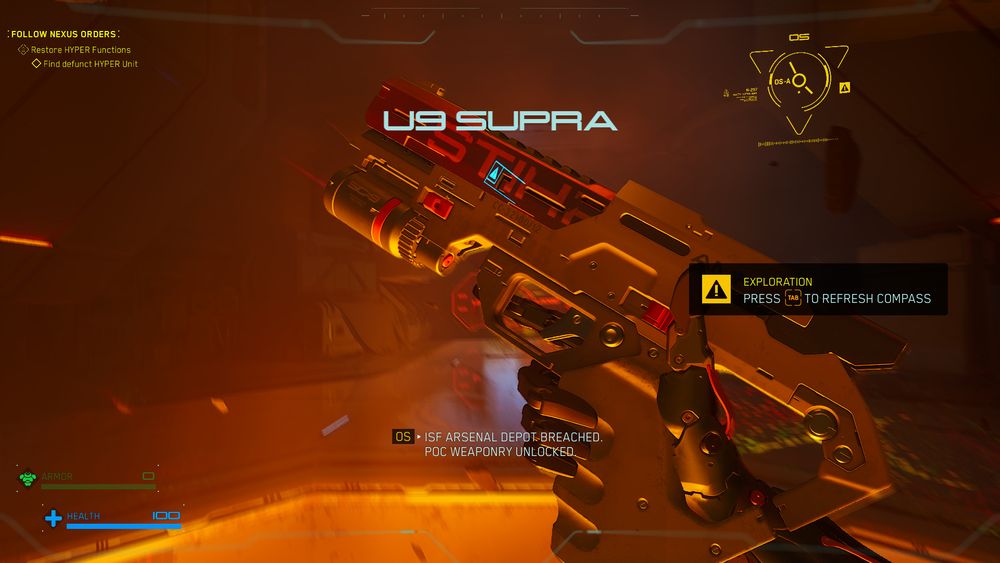Select the Find defunct HYPER Unit sub-objective

click(x=90, y=64)
